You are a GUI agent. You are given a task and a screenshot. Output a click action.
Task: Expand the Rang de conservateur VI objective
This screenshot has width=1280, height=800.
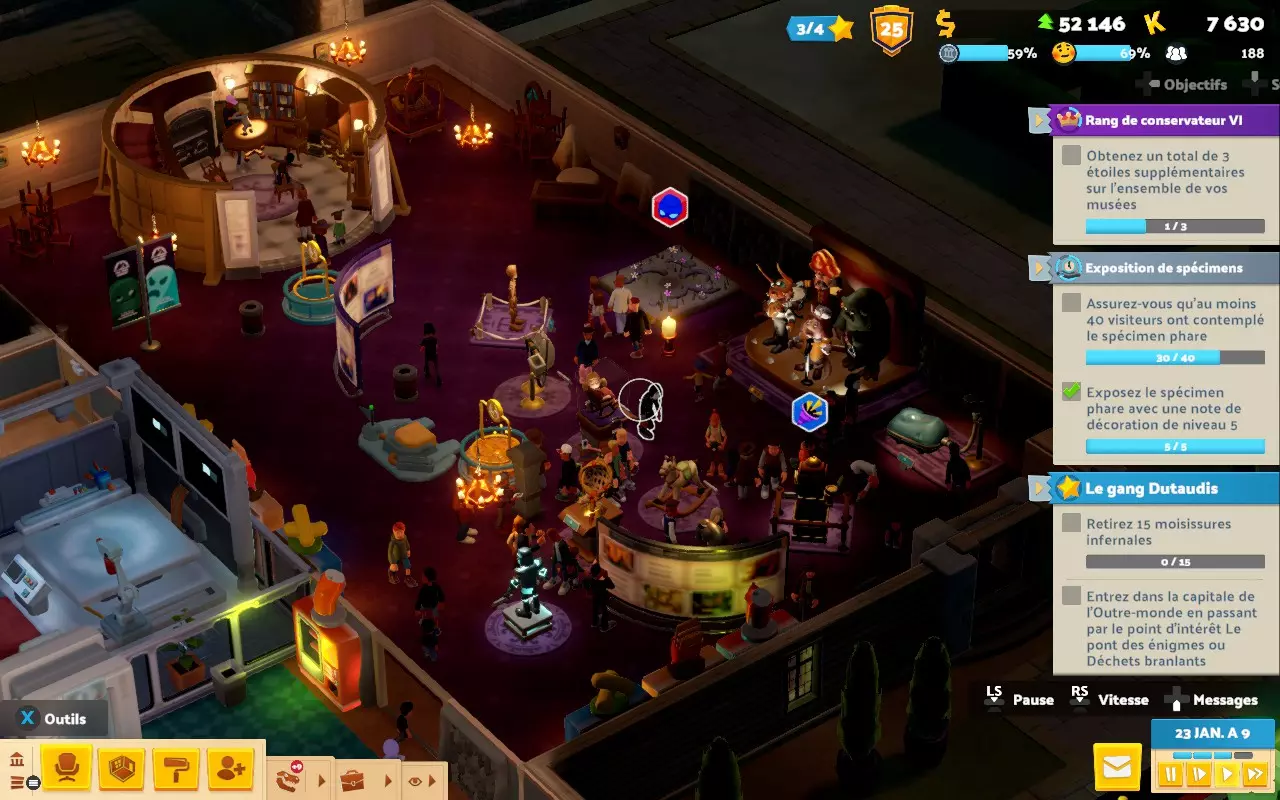pyautogui.click(x=1040, y=121)
